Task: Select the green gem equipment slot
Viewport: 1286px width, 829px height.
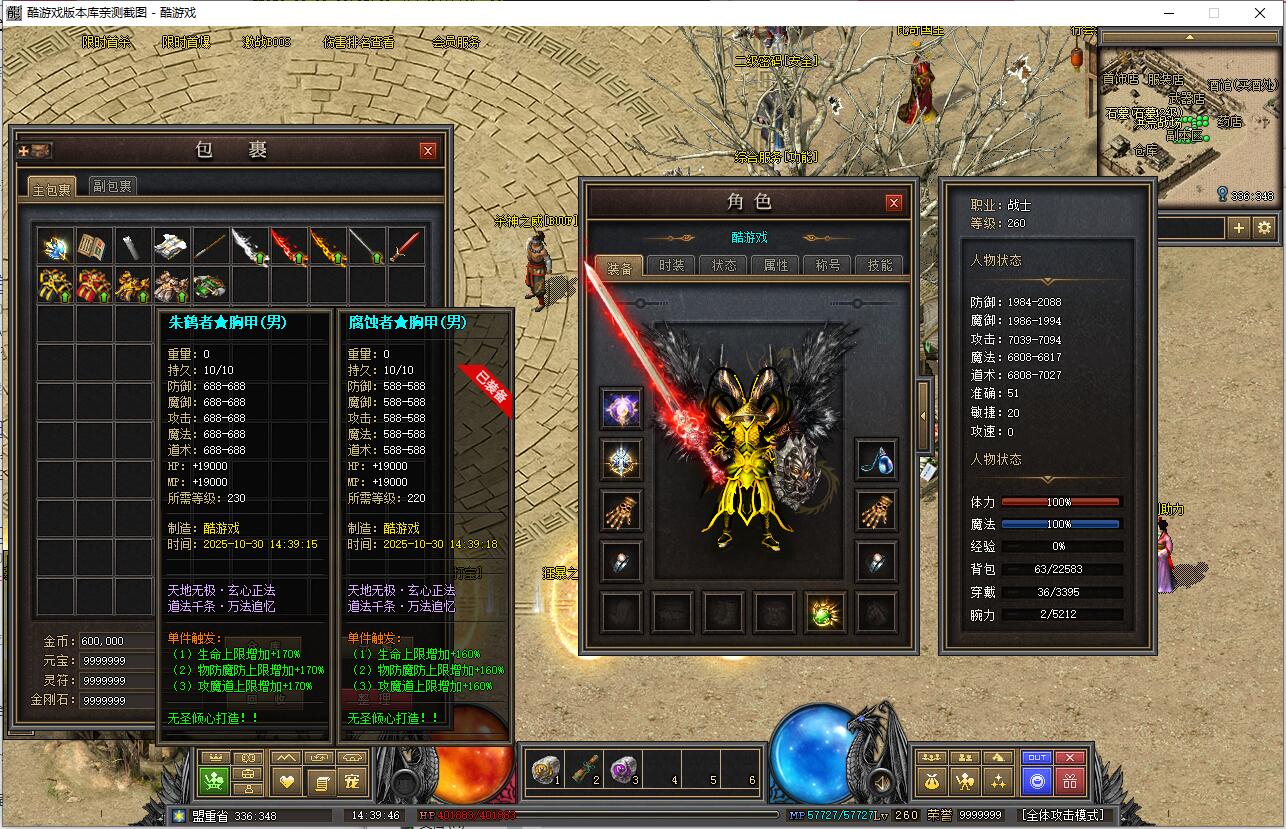Action: [826, 612]
